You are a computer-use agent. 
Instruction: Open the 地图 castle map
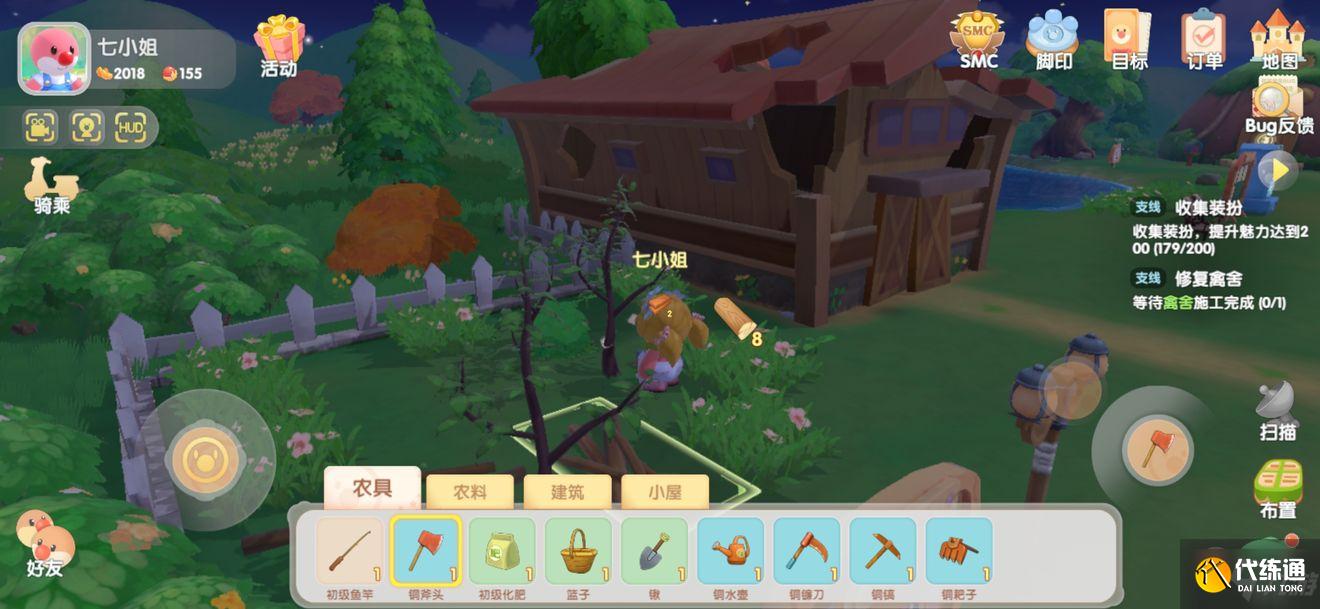tap(1278, 38)
